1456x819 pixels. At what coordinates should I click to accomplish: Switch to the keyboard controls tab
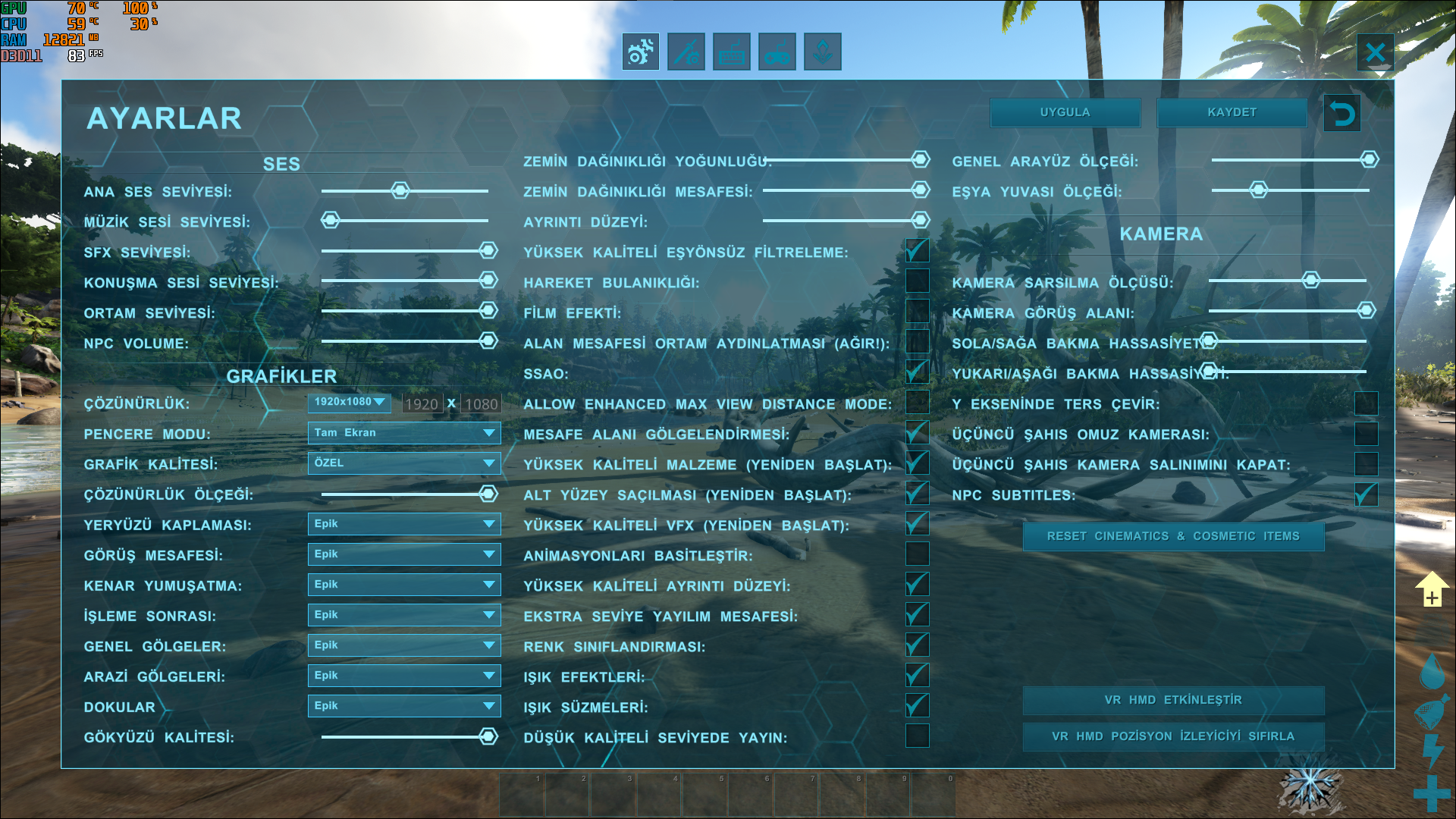(x=730, y=51)
